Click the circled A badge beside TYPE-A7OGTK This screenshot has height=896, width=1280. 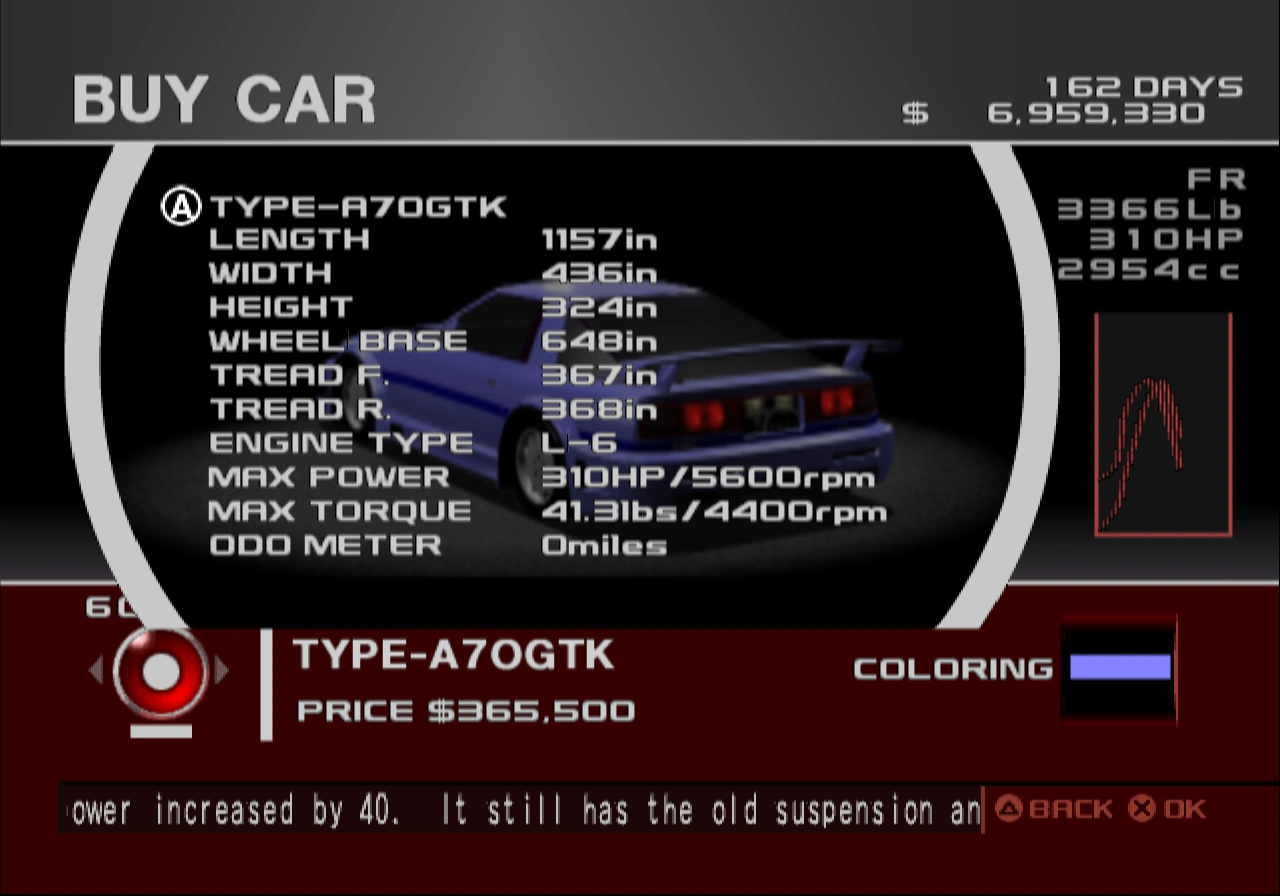click(180, 204)
